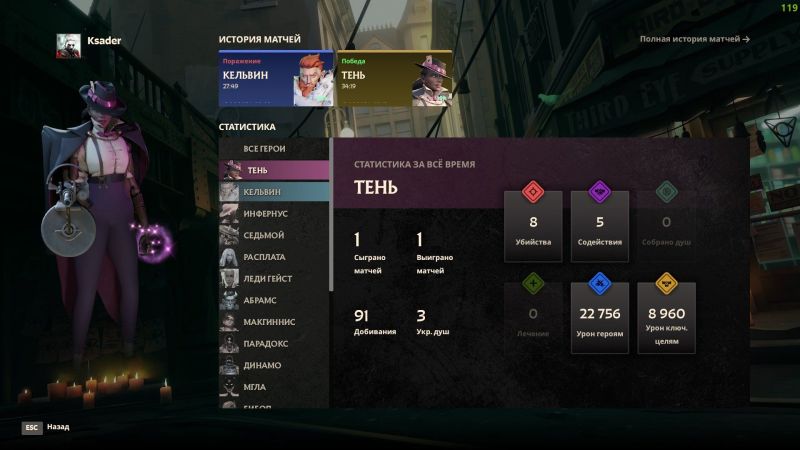Show statistics for АБРАМС

(x=274, y=300)
